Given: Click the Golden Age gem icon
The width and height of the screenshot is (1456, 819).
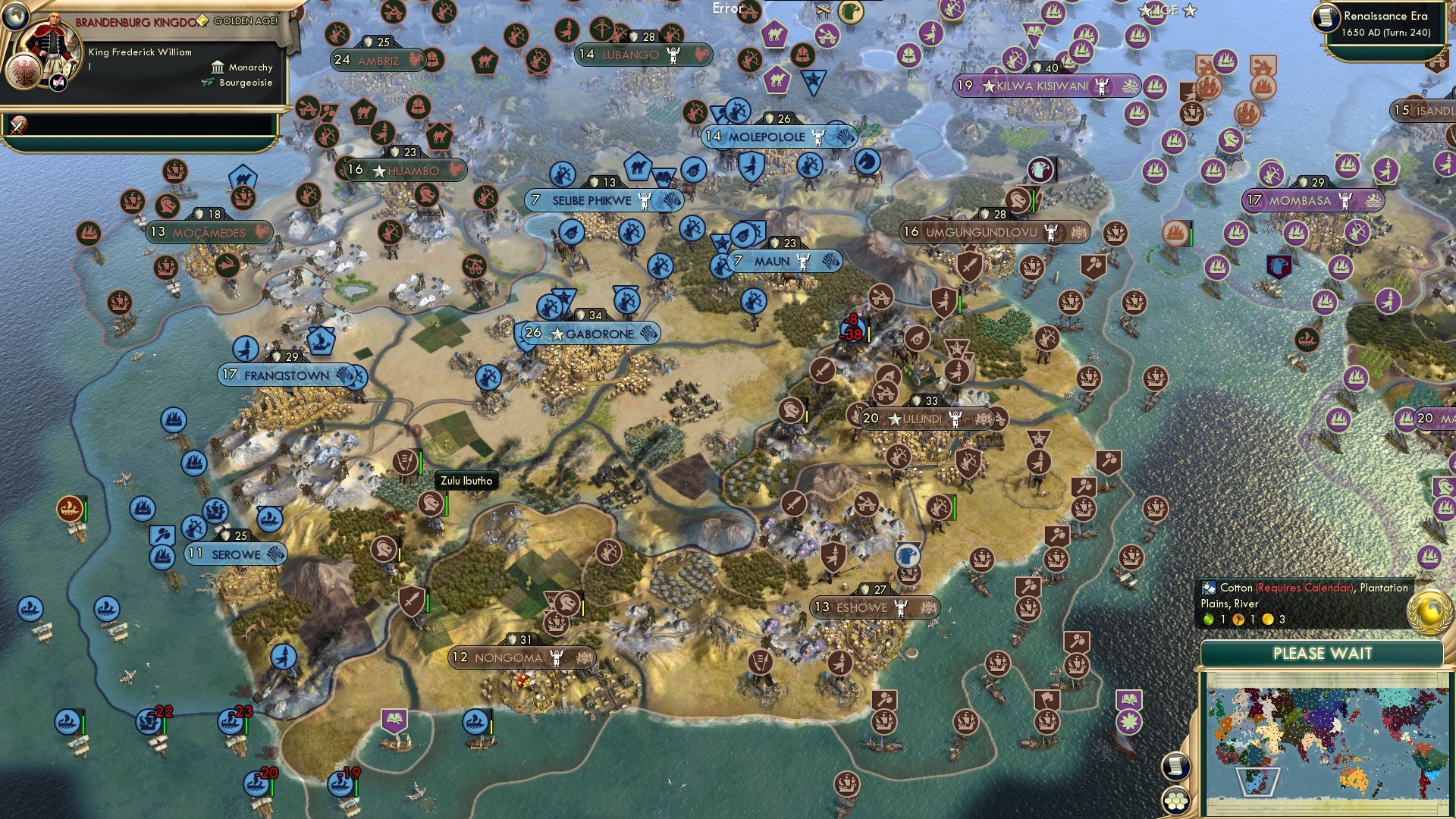Looking at the screenshot, I should point(202,21).
